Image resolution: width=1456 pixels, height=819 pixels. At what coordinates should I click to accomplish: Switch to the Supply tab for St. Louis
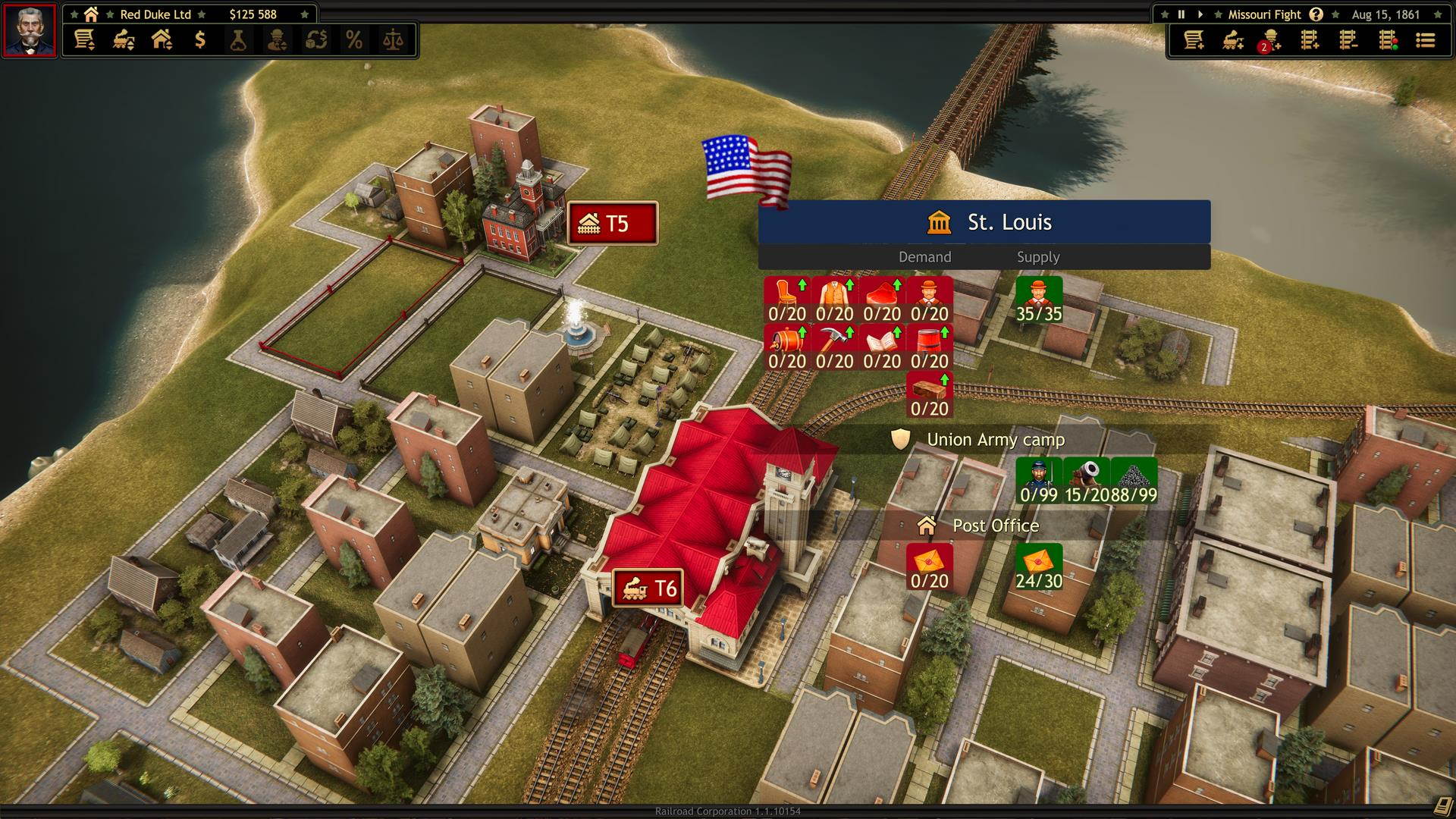pos(1038,257)
